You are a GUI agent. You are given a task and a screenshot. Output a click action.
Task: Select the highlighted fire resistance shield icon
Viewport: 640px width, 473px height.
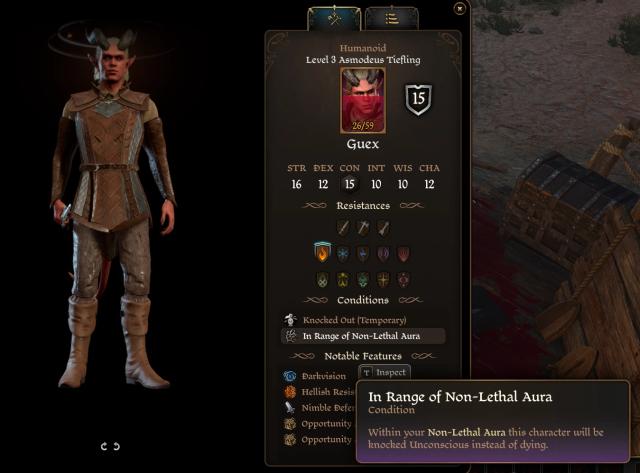pos(322,254)
